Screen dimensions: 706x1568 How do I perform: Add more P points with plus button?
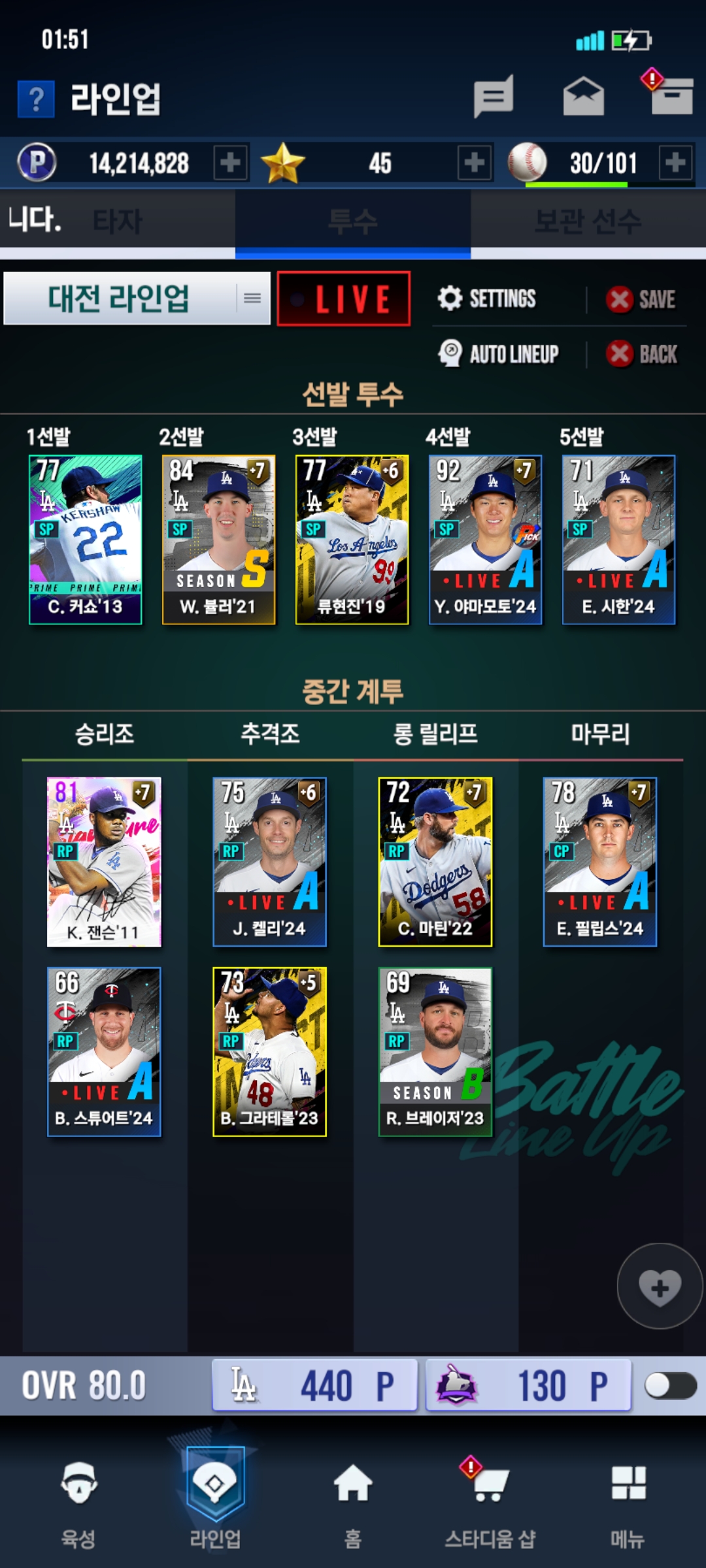pos(230,163)
